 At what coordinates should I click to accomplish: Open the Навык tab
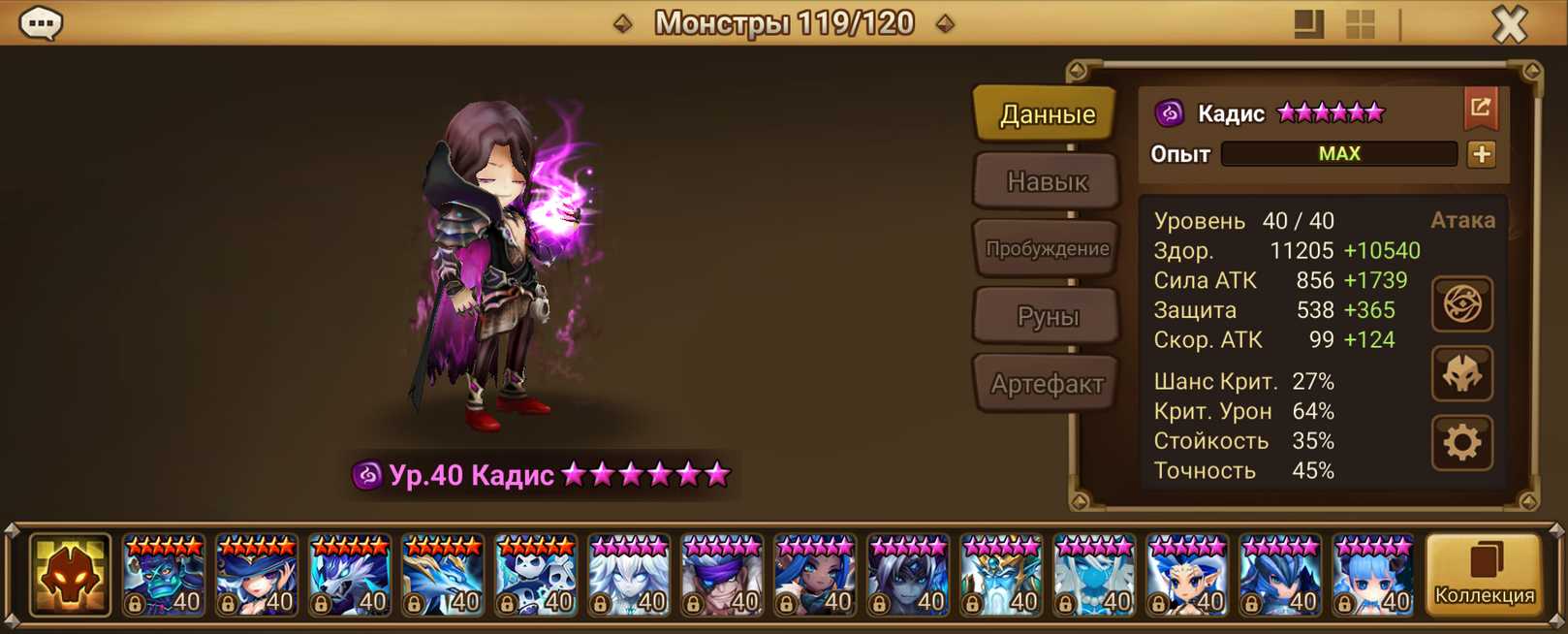(x=1046, y=181)
